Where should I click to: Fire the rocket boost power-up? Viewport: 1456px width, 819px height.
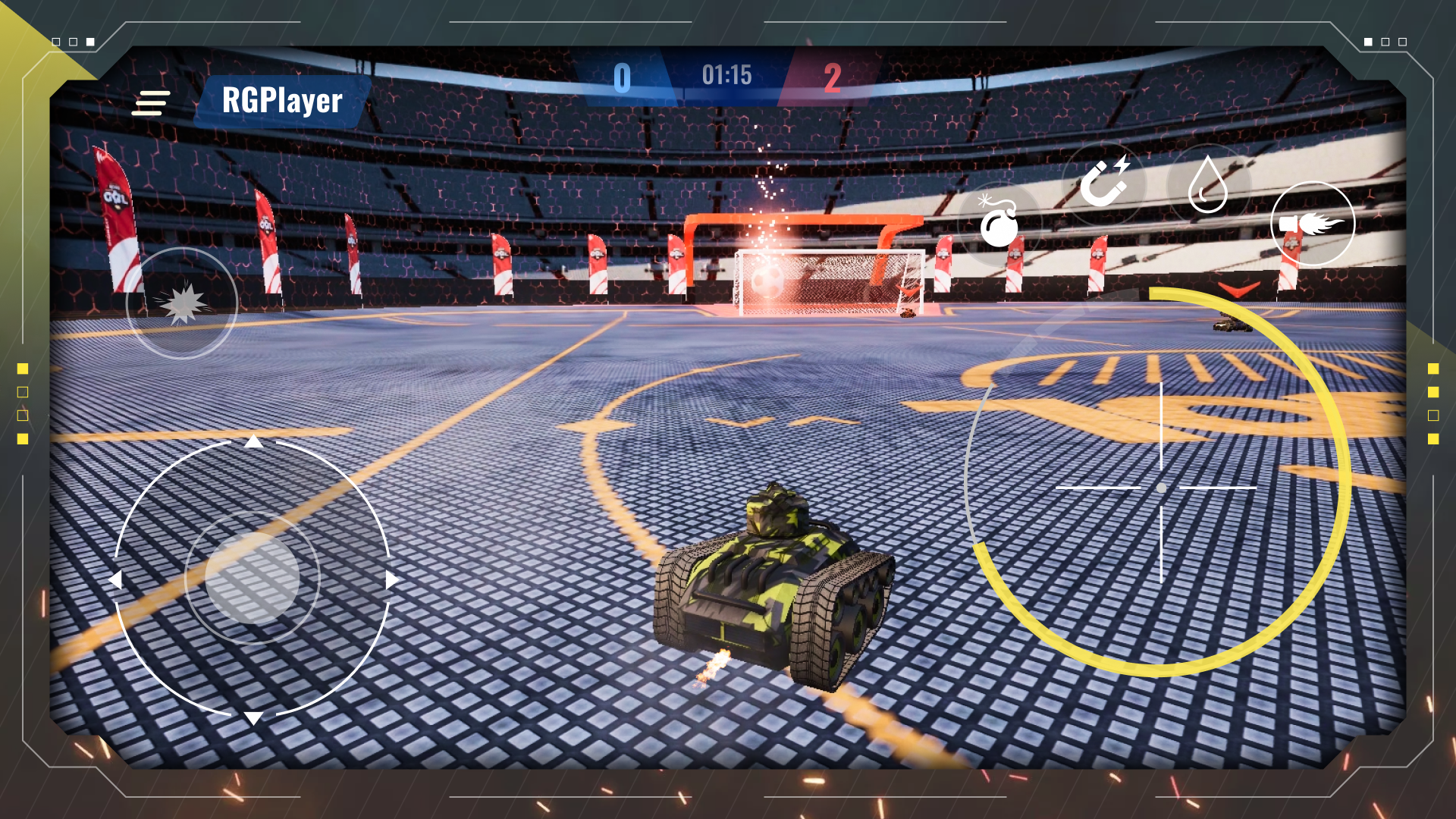pyautogui.click(x=1313, y=221)
